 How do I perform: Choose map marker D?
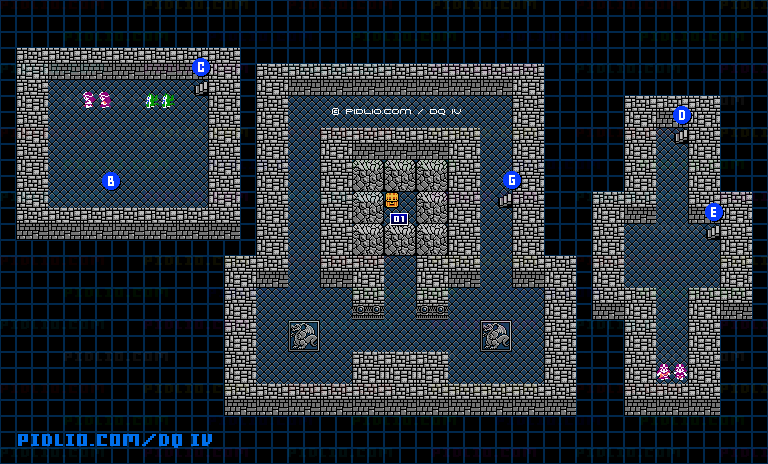pos(682,115)
